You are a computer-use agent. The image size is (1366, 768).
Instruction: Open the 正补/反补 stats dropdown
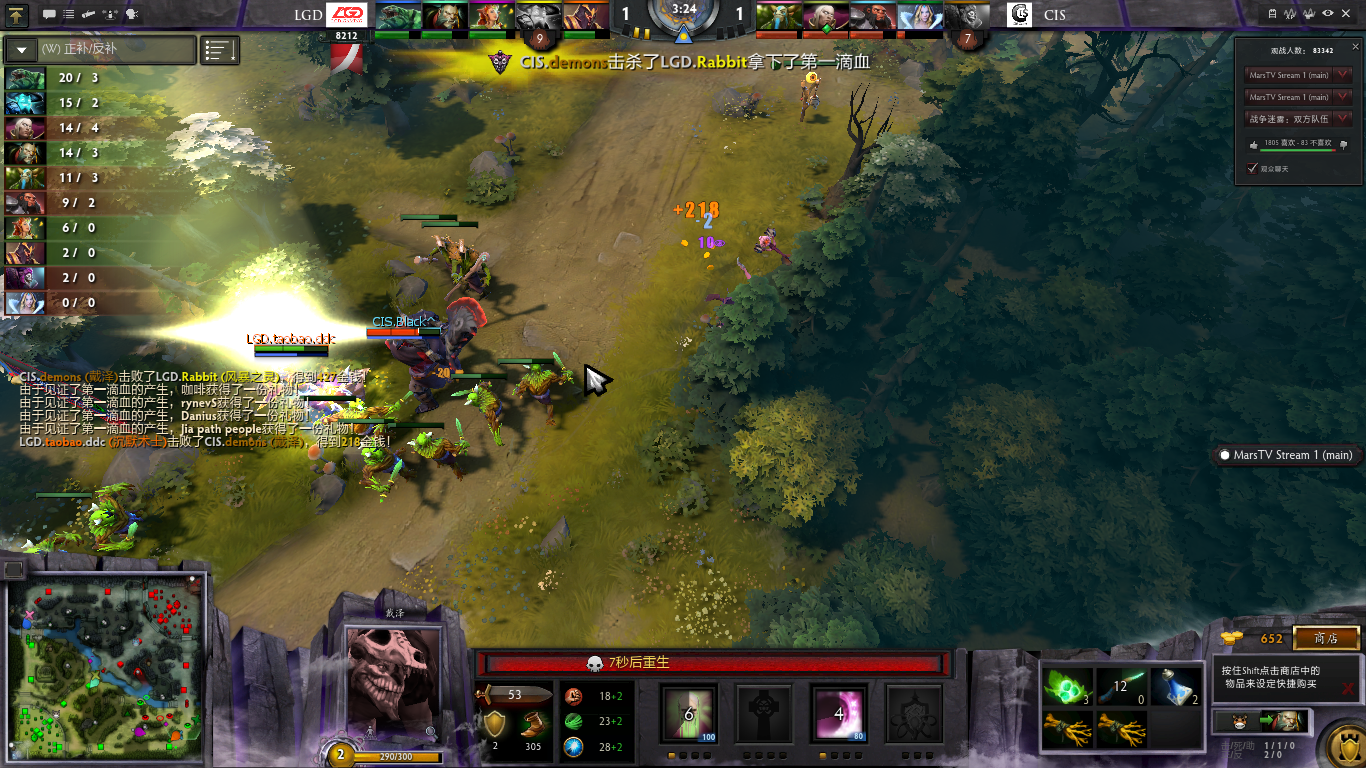pos(100,49)
